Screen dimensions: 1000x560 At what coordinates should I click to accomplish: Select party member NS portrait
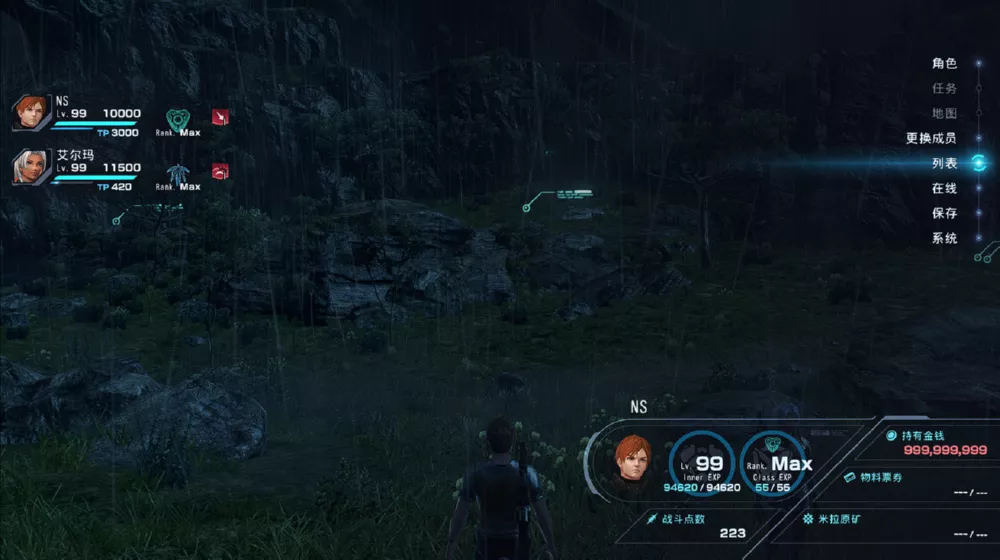[x=30, y=112]
